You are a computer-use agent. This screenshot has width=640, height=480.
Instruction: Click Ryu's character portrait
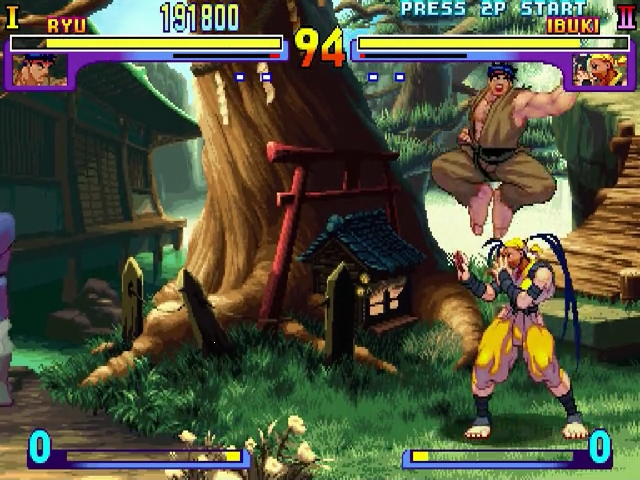point(41,69)
